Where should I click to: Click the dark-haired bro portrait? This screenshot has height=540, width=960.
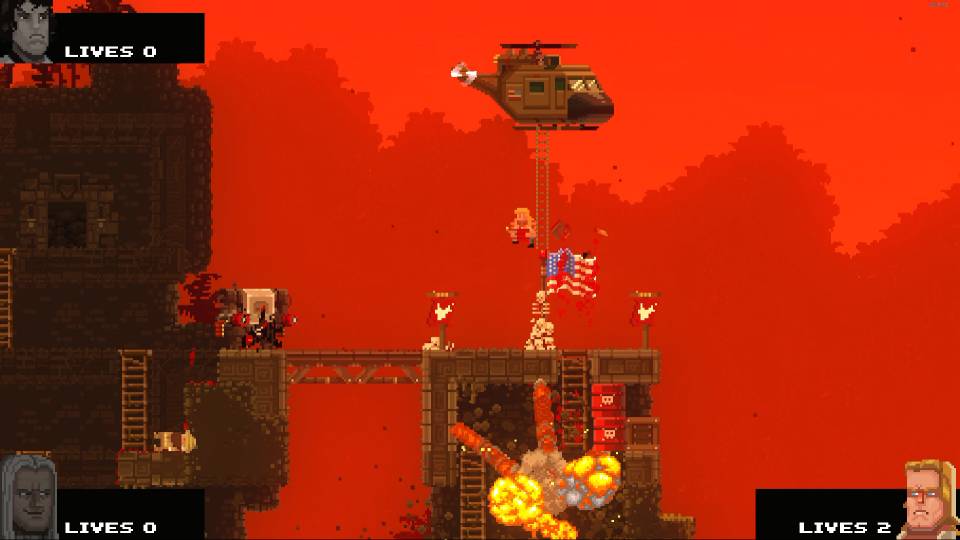pos(27,31)
